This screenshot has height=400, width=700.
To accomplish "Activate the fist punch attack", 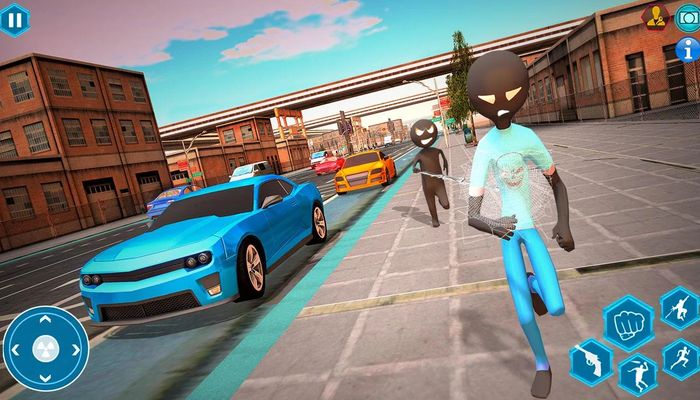I will 628,323.
